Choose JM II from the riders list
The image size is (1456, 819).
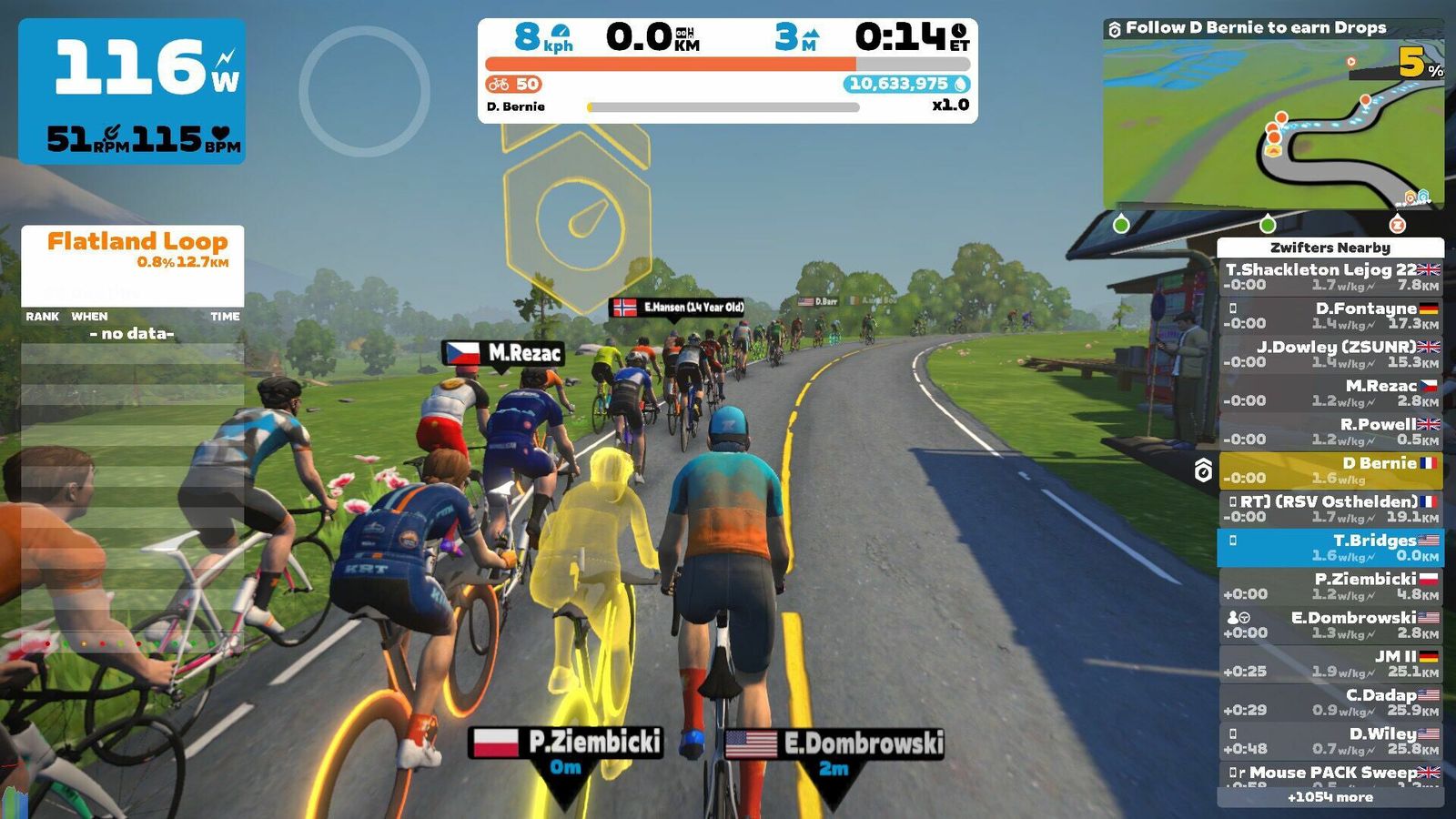click(x=1330, y=663)
